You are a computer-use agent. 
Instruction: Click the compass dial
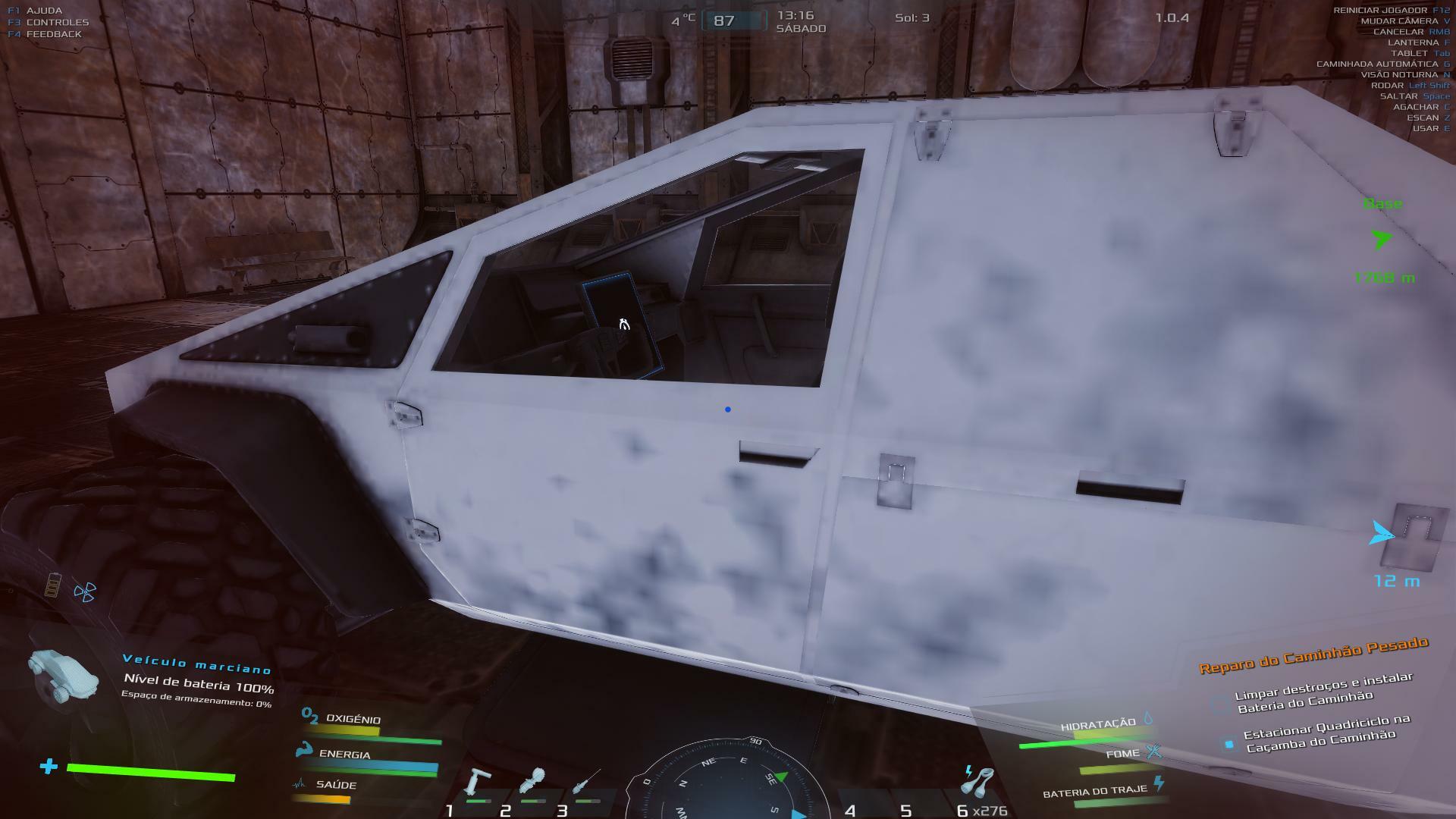pos(727,781)
